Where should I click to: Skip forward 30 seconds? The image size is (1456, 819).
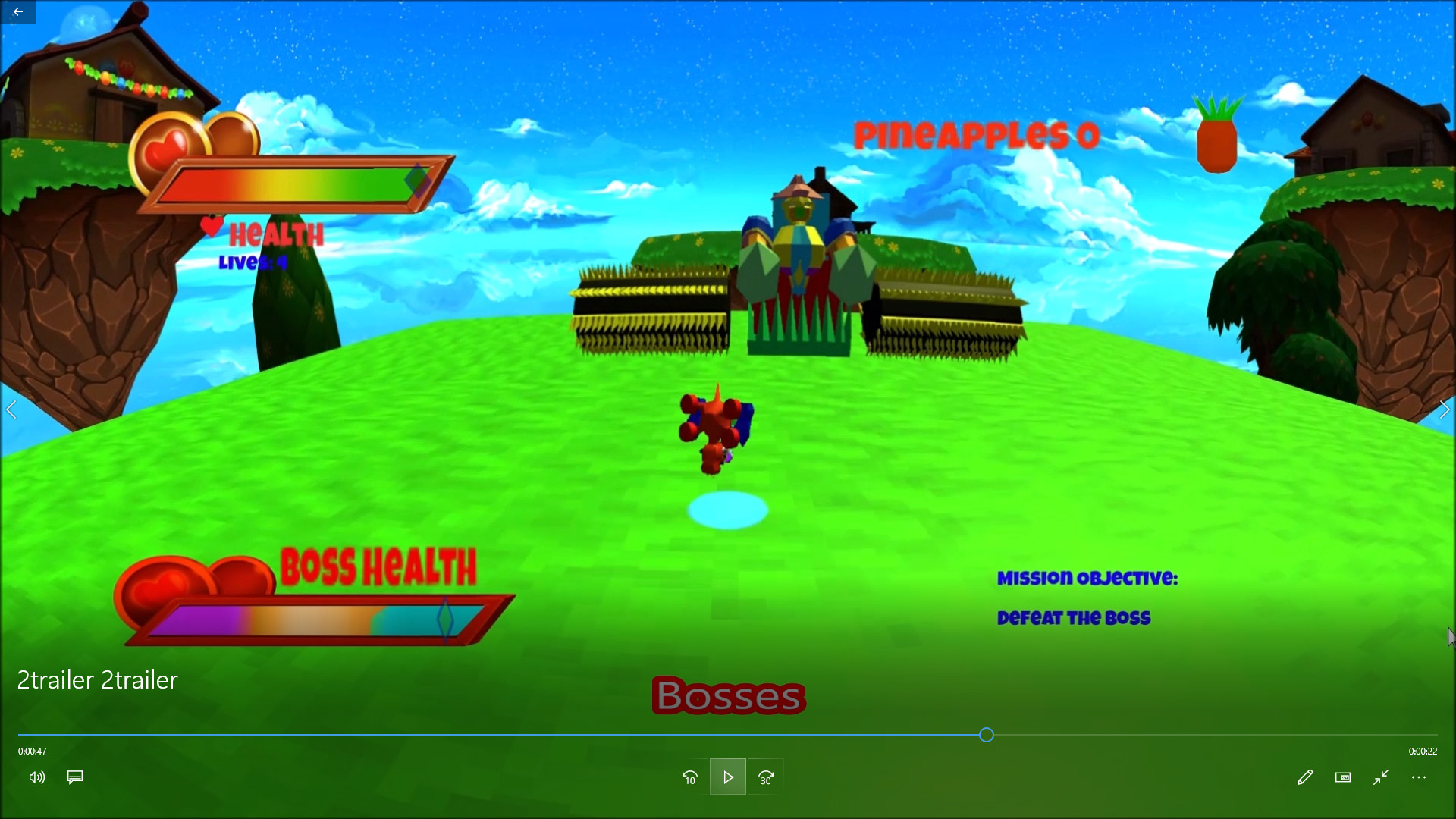pyautogui.click(x=766, y=777)
